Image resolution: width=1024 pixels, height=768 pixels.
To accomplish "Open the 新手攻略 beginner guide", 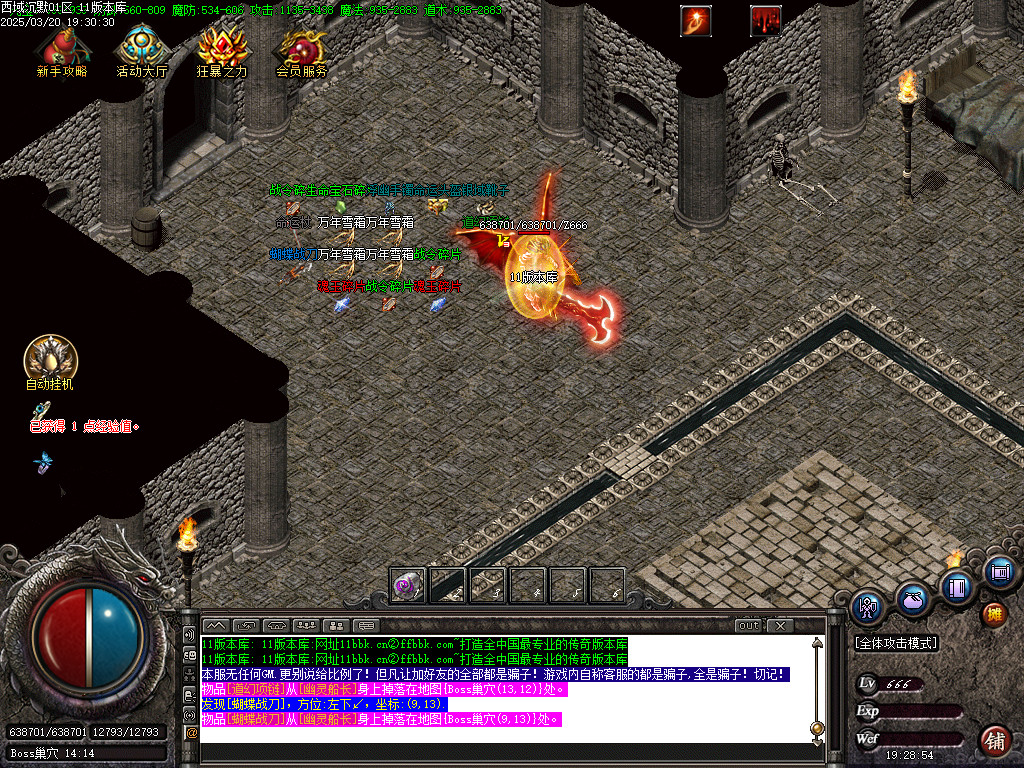I will [x=61, y=50].
